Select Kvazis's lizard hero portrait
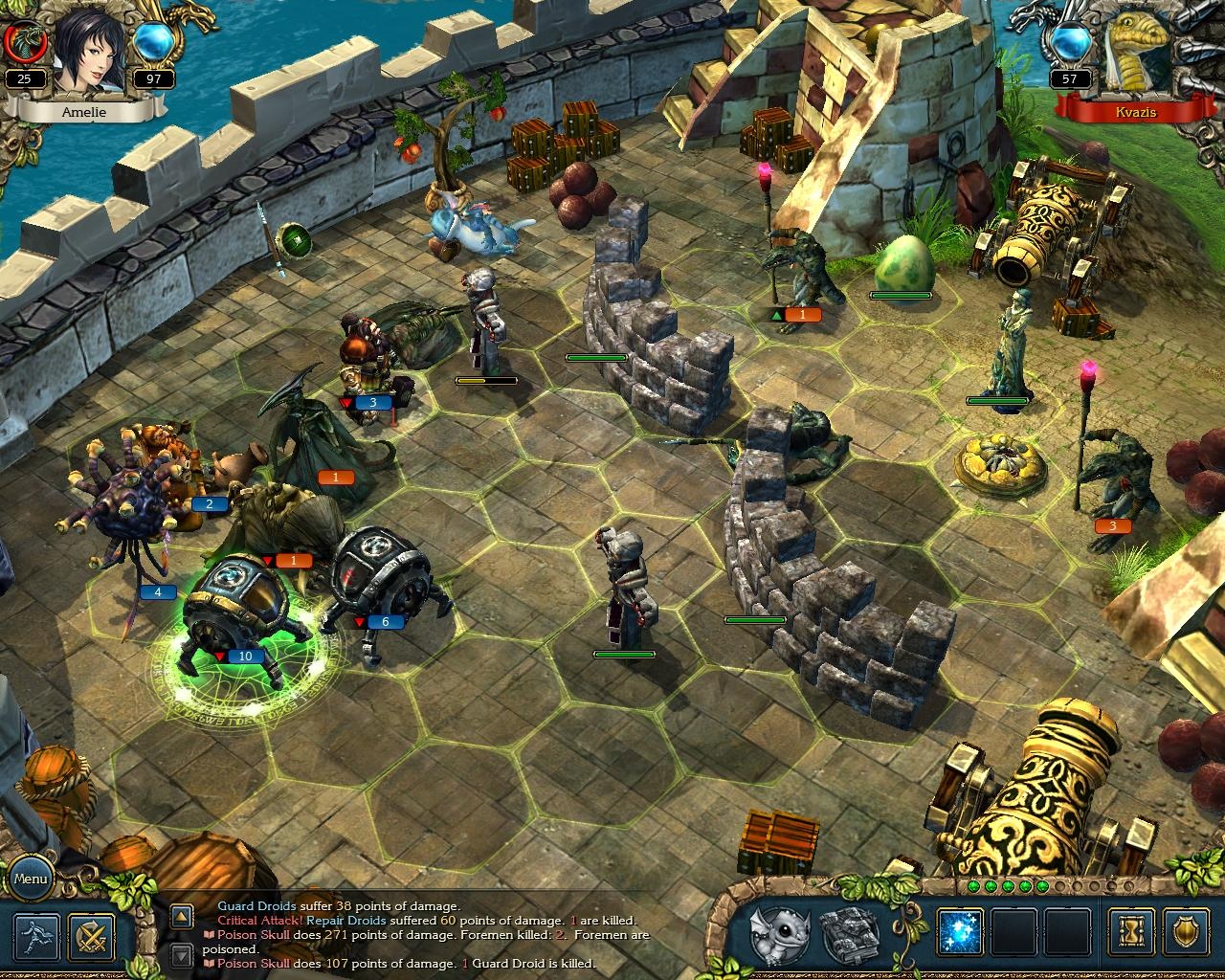The width and height of the screenshot is (1225, 980). [1134, 53]
